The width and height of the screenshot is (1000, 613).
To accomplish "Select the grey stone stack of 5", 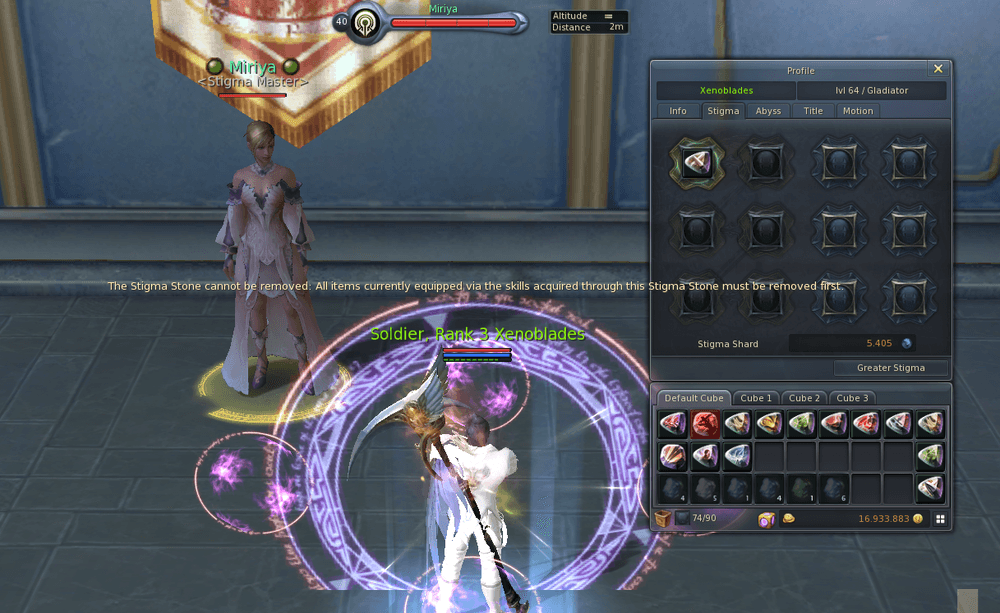I will point(705,490).
